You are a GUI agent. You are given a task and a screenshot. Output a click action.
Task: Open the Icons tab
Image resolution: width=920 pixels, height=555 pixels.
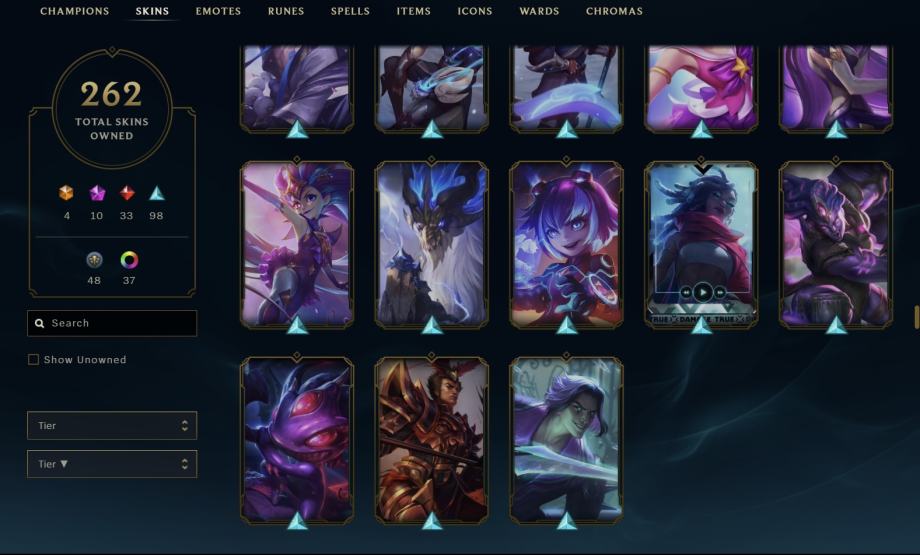coord(475,12)
